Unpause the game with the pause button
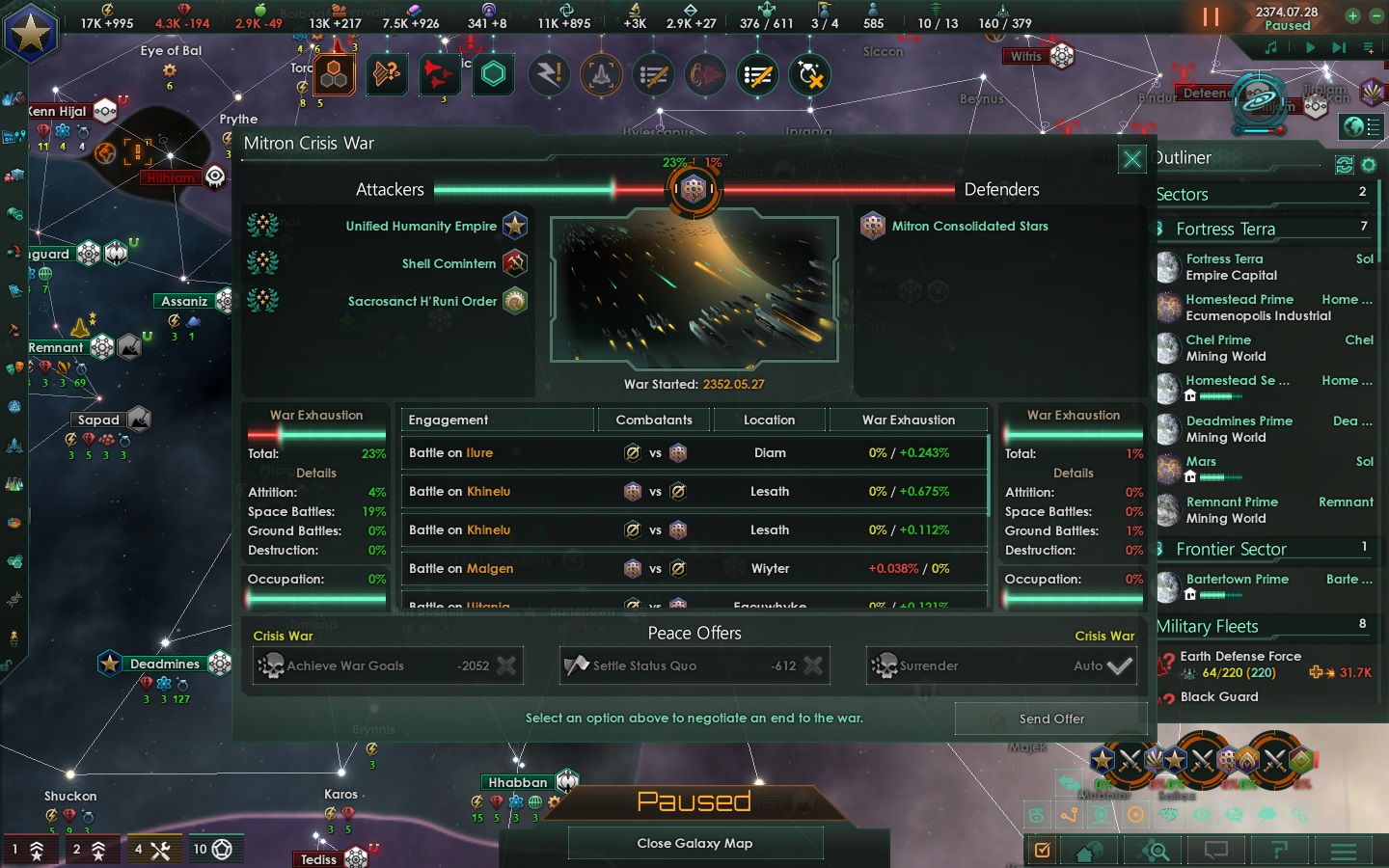1389x868 pixels. [x=1212, y=15]
